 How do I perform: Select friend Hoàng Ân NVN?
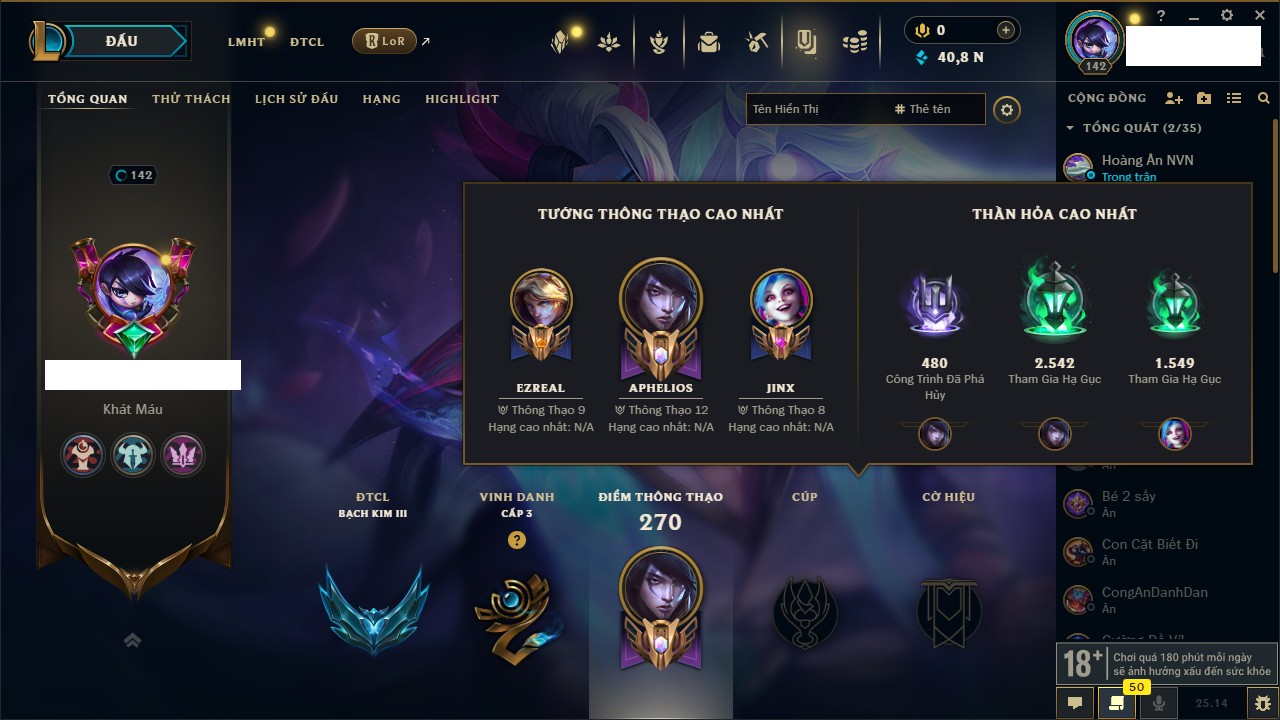coord(1147,160)
